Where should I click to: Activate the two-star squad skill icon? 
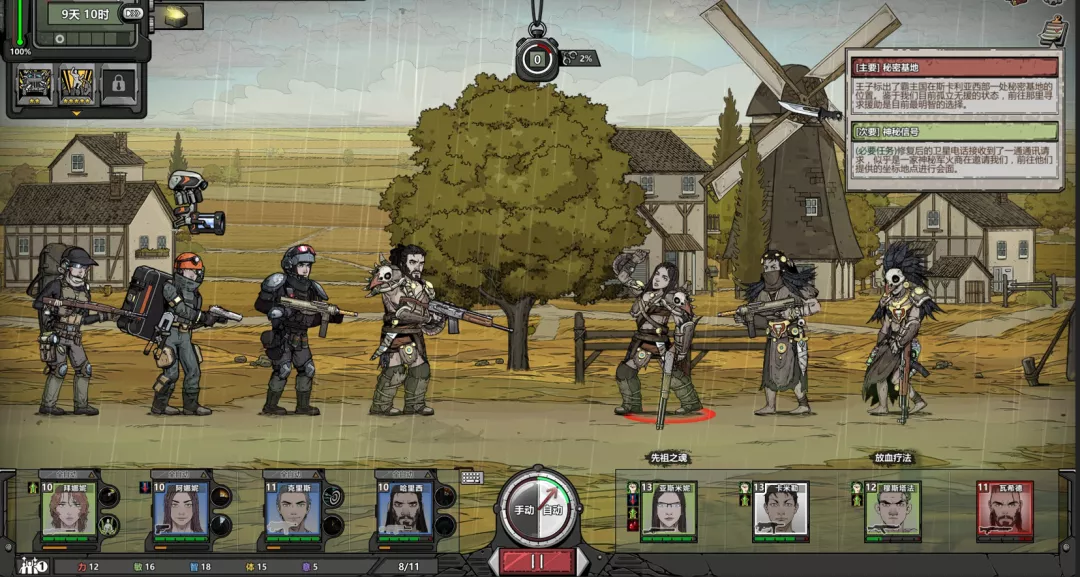point(33,85)
